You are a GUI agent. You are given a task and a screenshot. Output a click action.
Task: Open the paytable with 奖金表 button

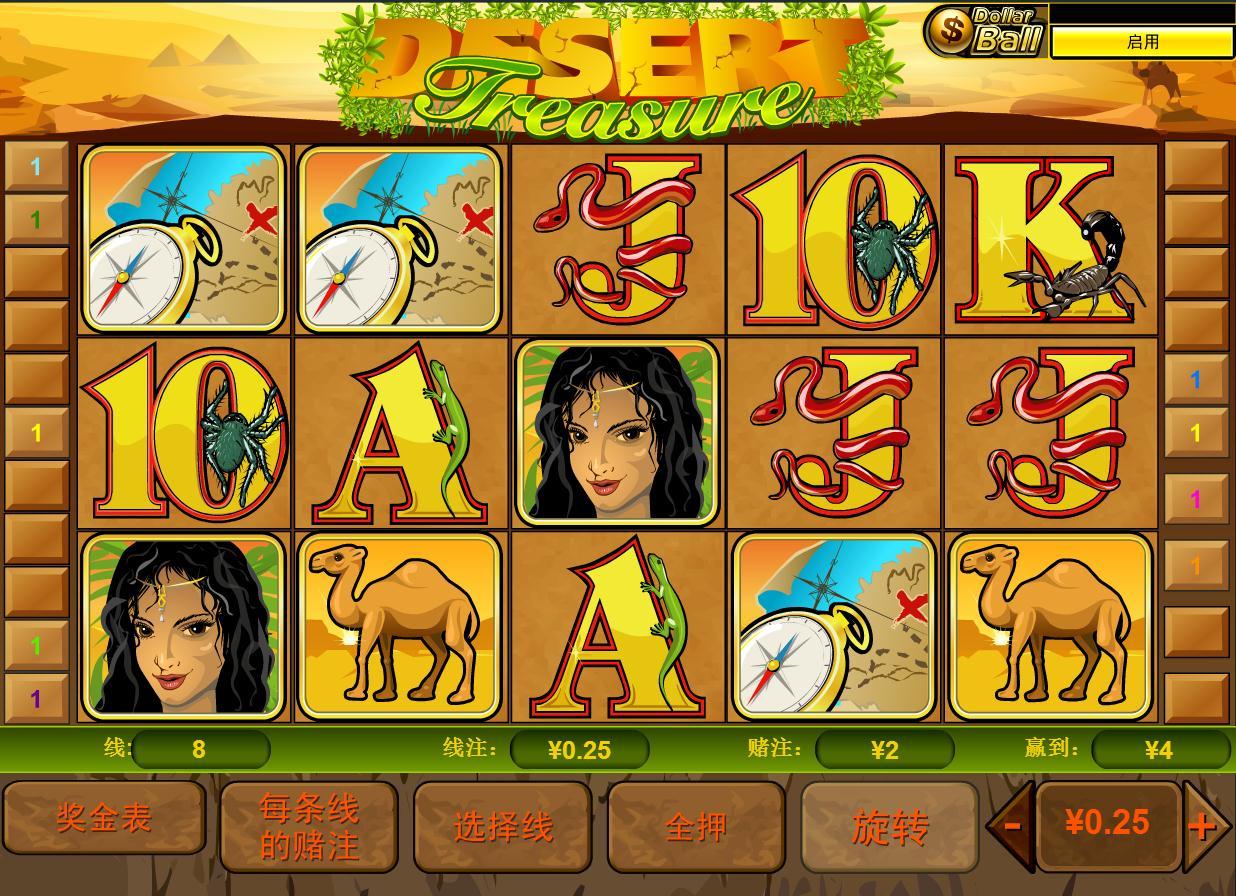click(x=104, y=819)
